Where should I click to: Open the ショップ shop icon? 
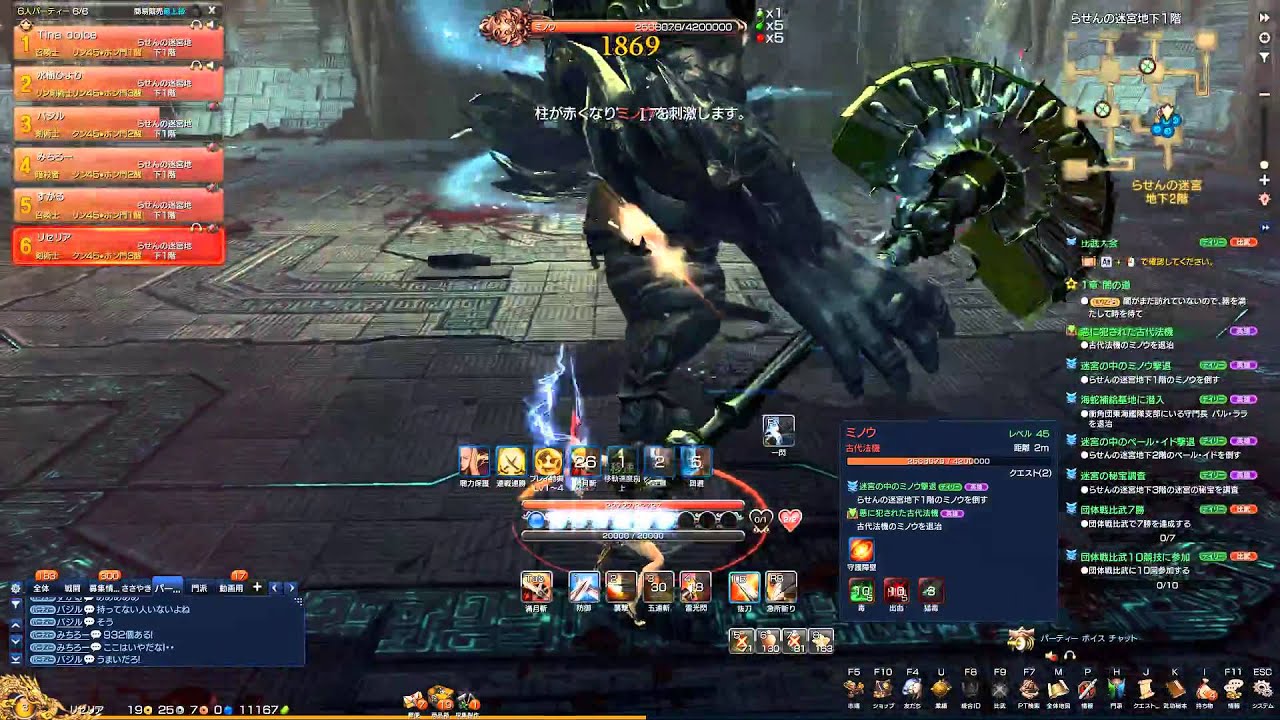tap(882, 689)
